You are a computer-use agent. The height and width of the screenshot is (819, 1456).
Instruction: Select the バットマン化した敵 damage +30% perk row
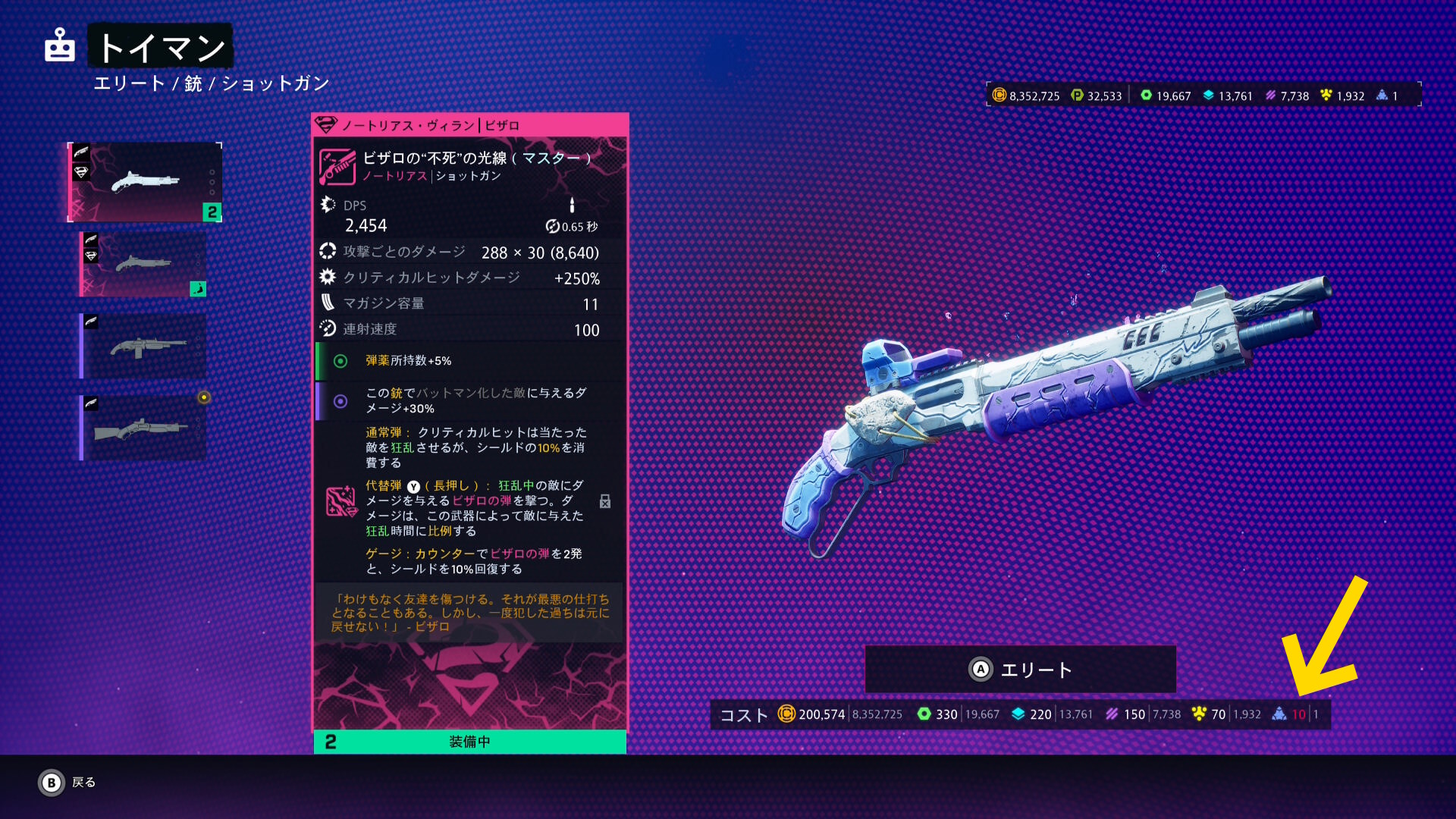470,400
